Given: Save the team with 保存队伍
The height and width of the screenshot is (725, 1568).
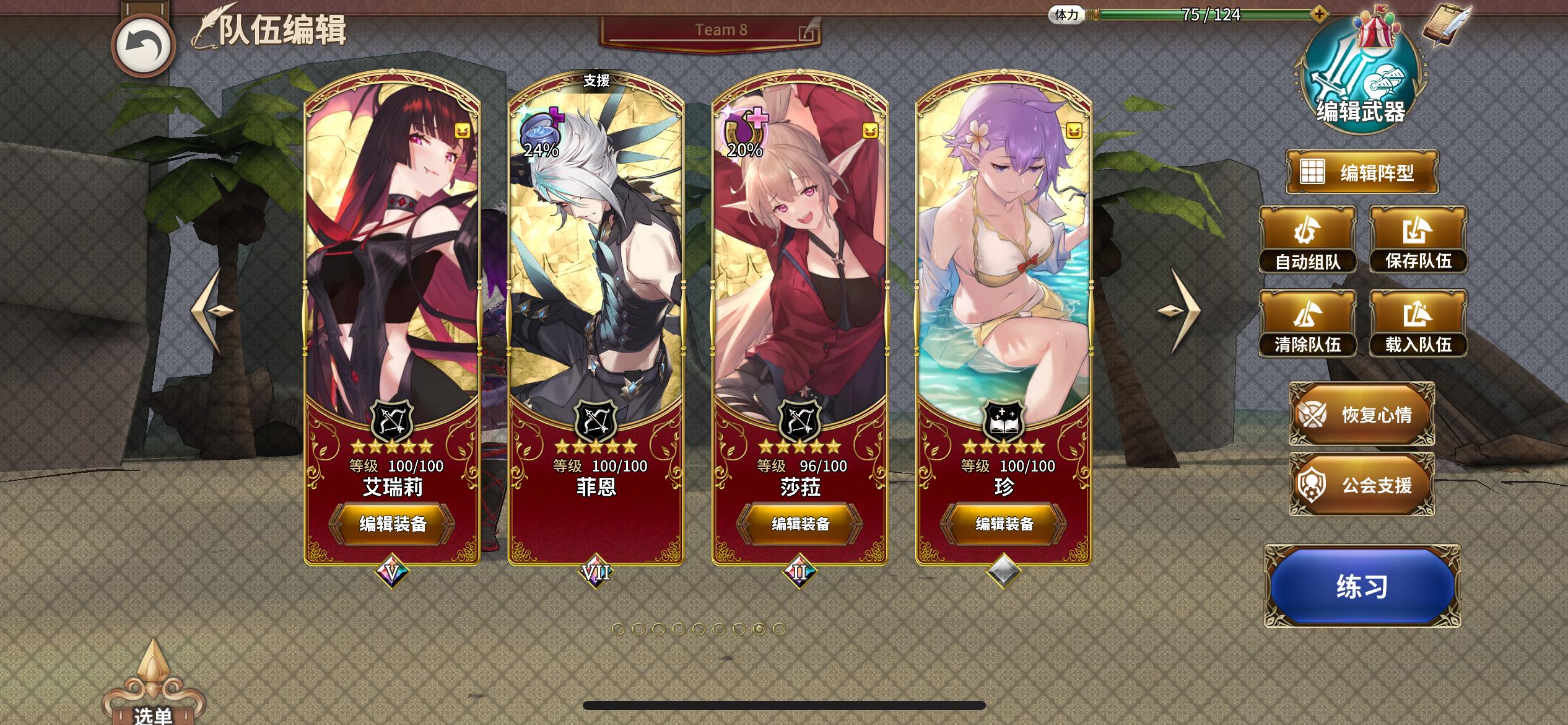Looking at the screenshot, I should (1418, 239).
